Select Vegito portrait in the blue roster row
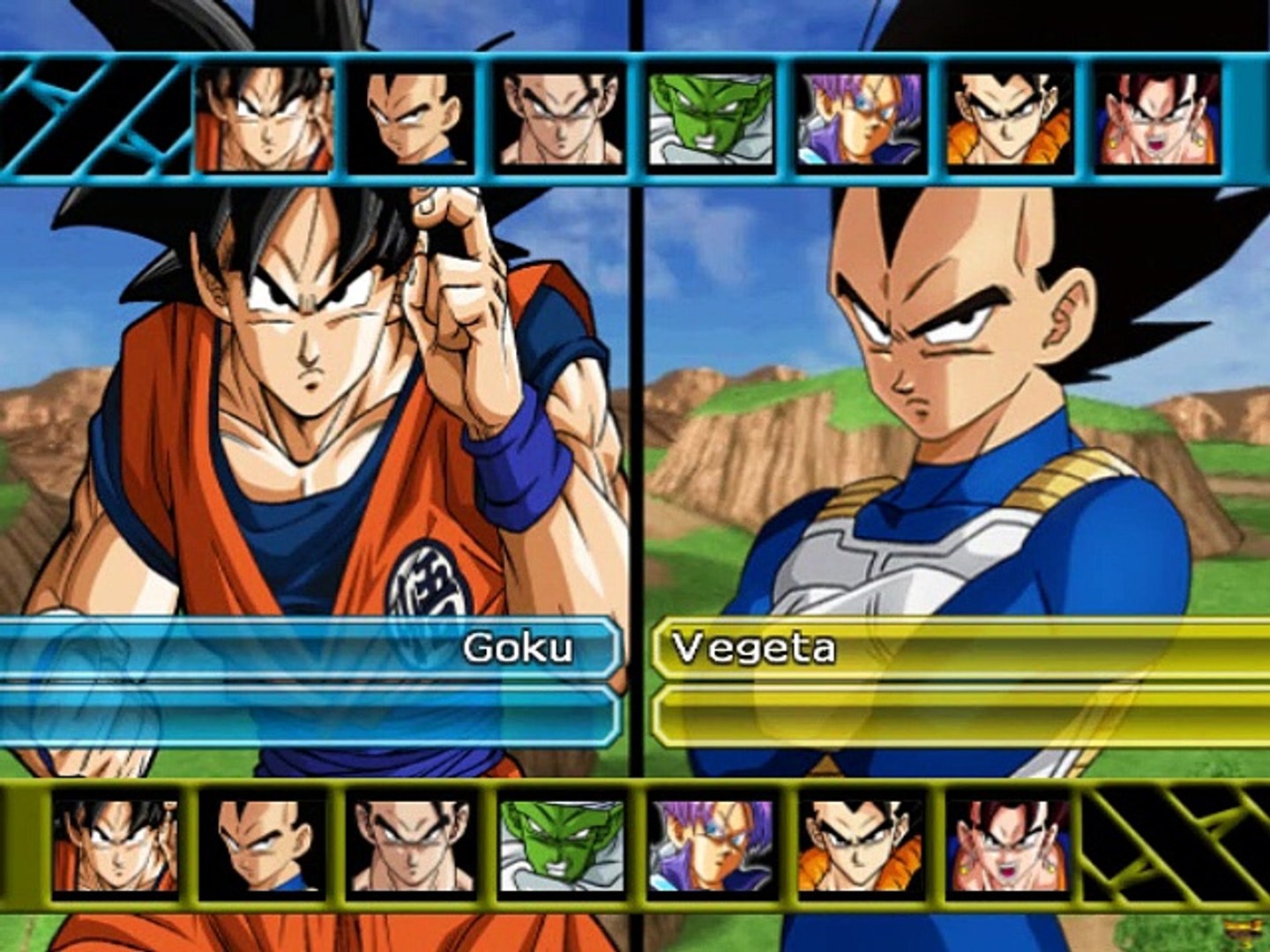Viewport: 1270px width, 952px height. coord(1159,119)
